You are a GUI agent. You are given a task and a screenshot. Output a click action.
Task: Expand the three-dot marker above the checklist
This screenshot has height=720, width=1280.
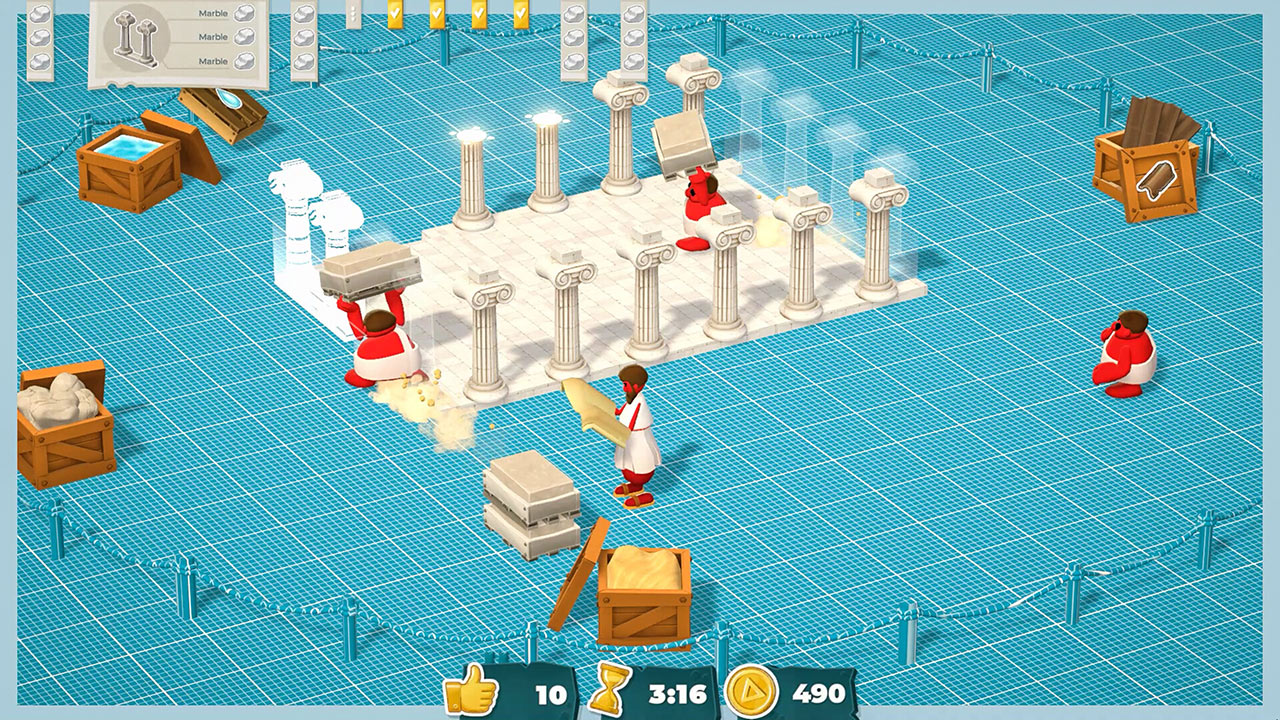353,12
